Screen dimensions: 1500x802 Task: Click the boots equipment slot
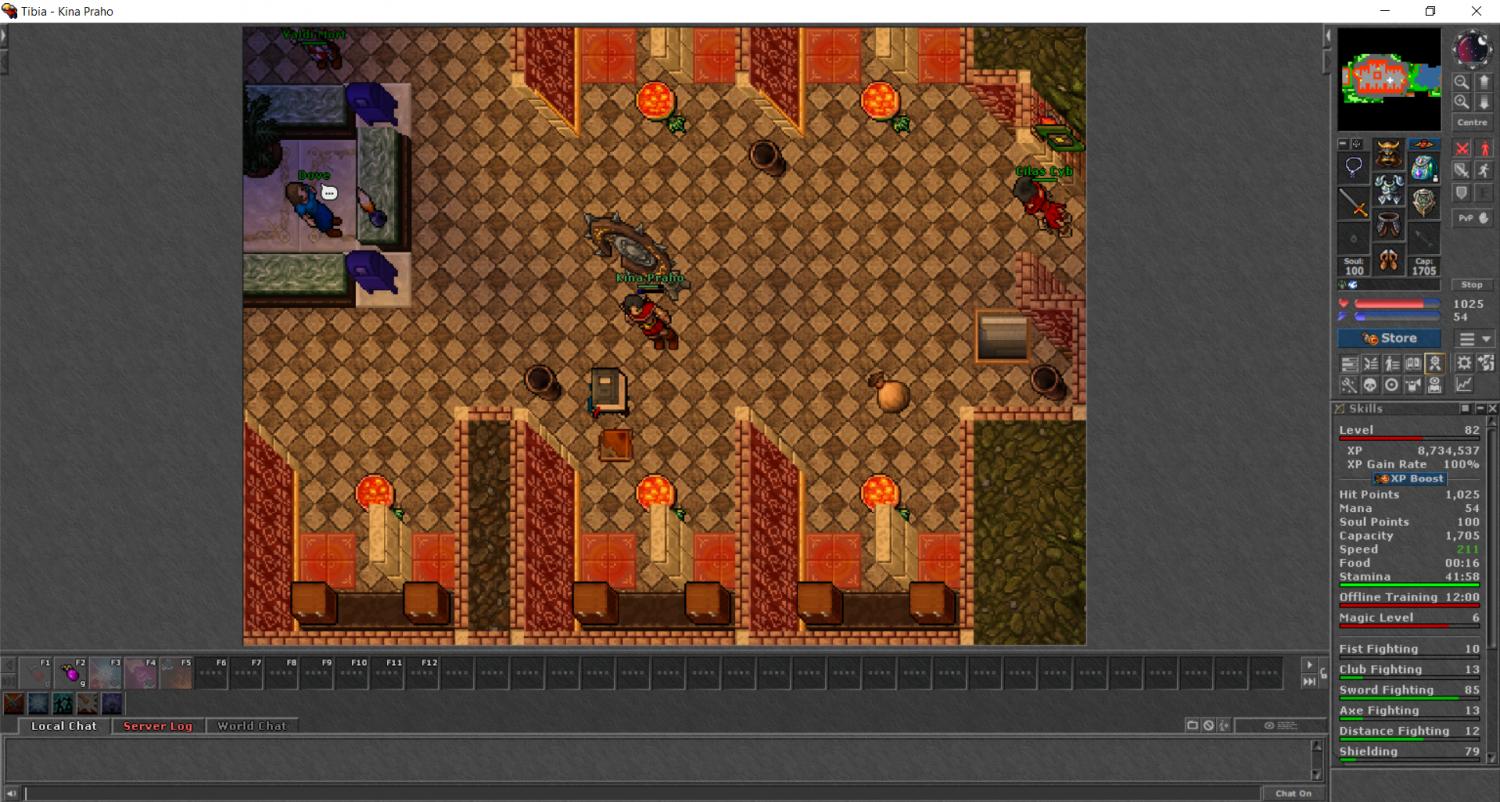pyautogui.click(x=1388, y=261)
